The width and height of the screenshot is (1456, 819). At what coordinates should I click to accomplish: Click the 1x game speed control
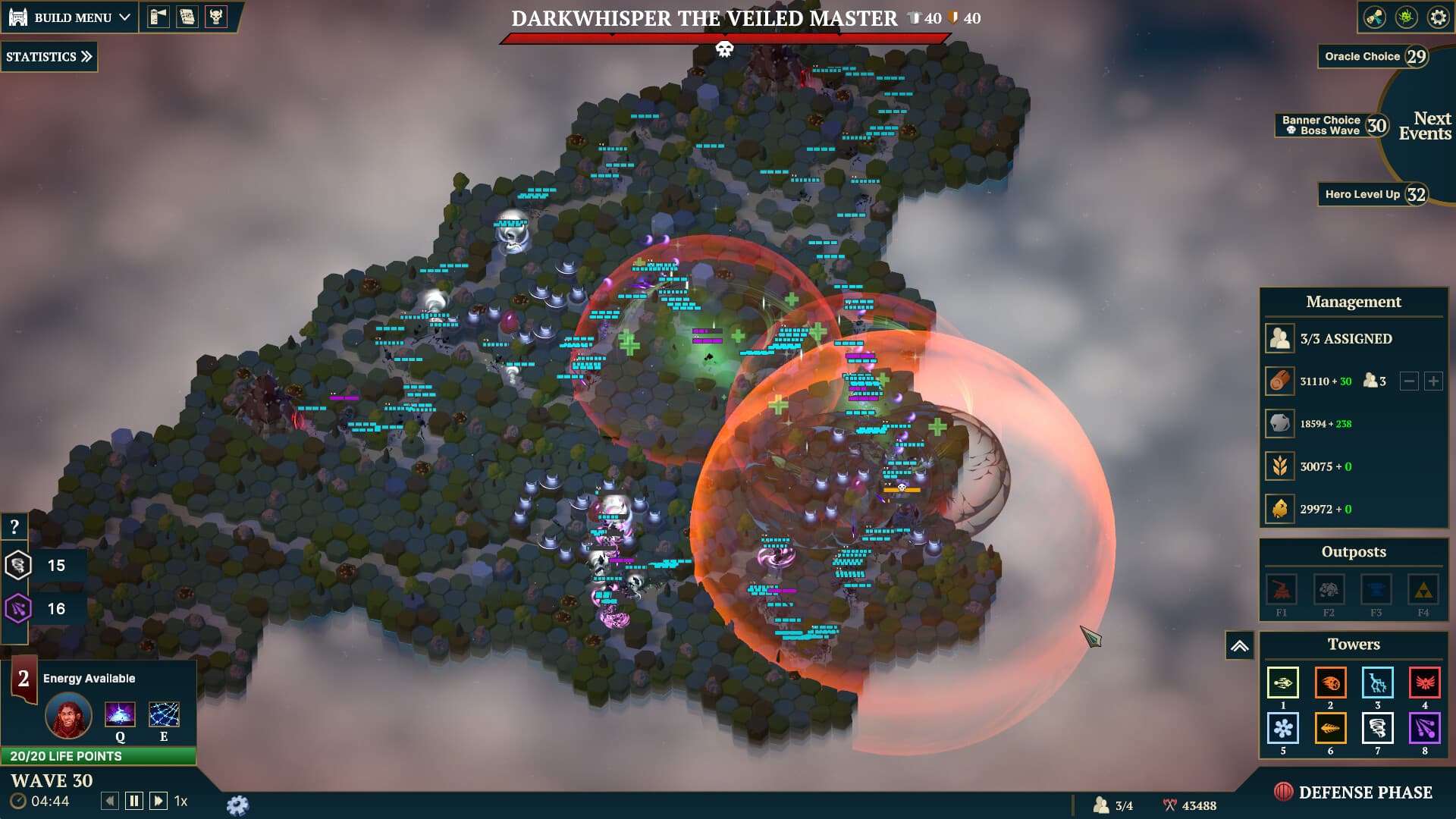point(180,800)
